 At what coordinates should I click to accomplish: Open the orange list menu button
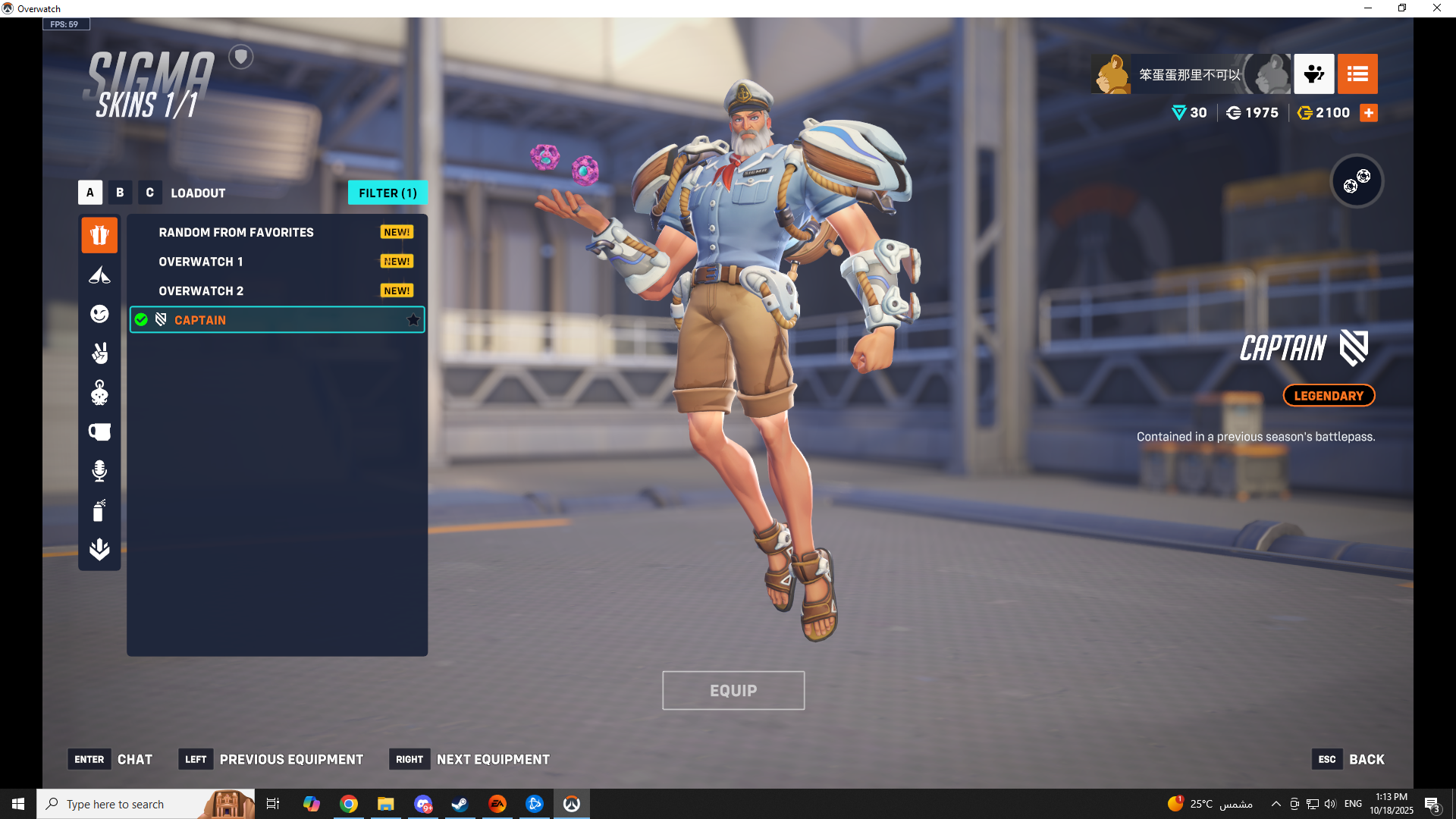(x=1357, y=74)
